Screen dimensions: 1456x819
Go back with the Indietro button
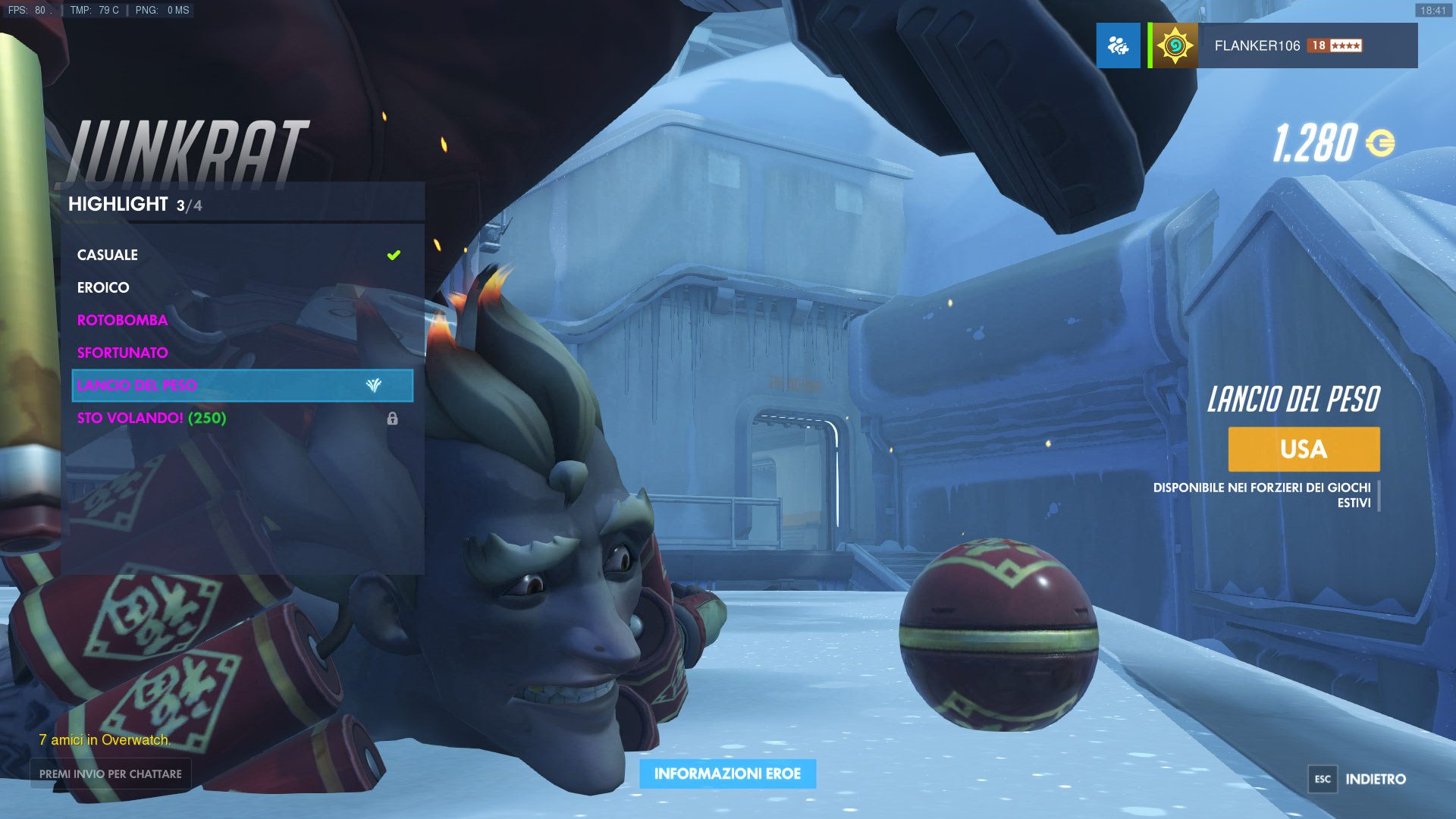point(1358,779)
